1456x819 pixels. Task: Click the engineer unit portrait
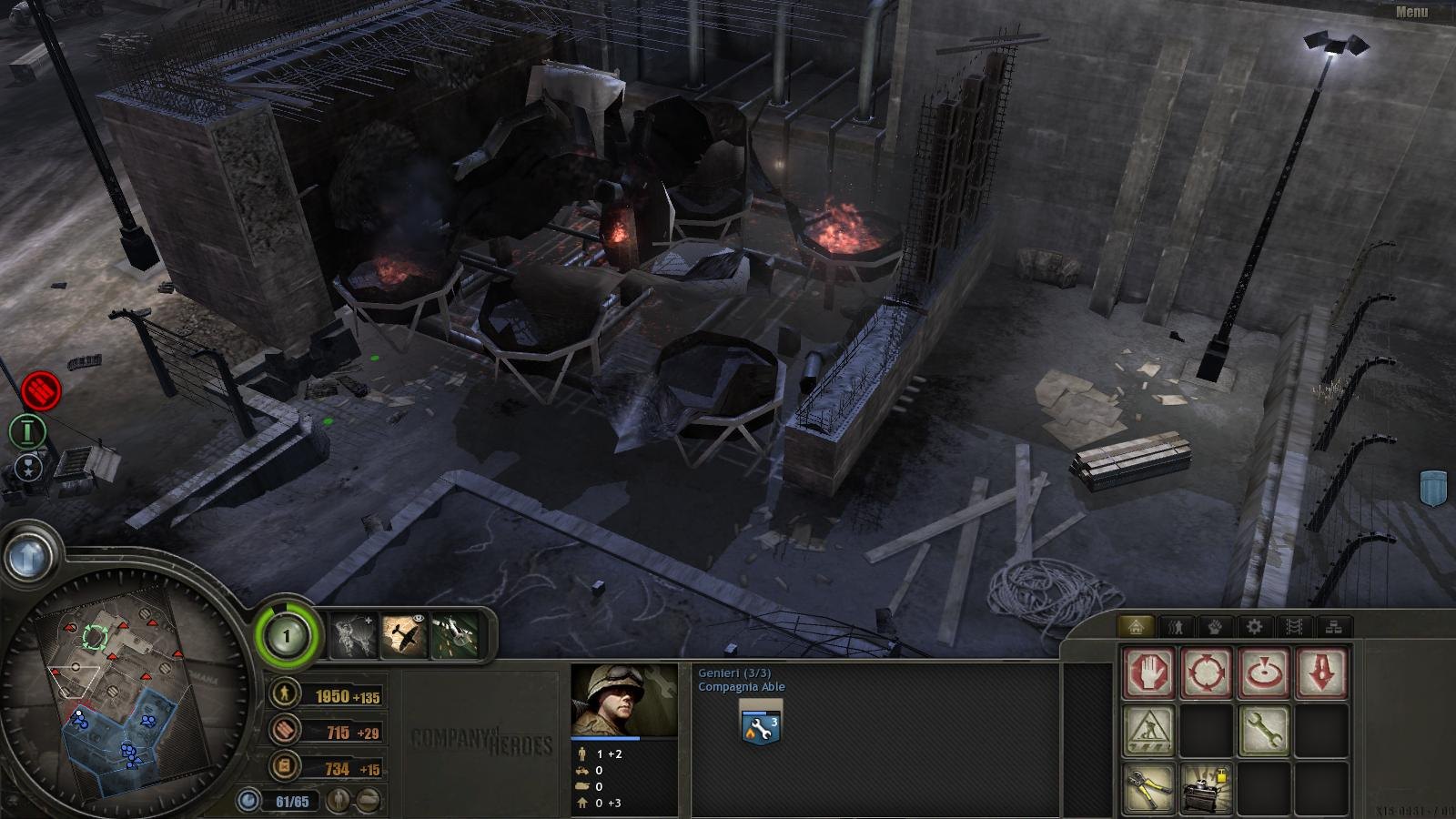(624, 701)
